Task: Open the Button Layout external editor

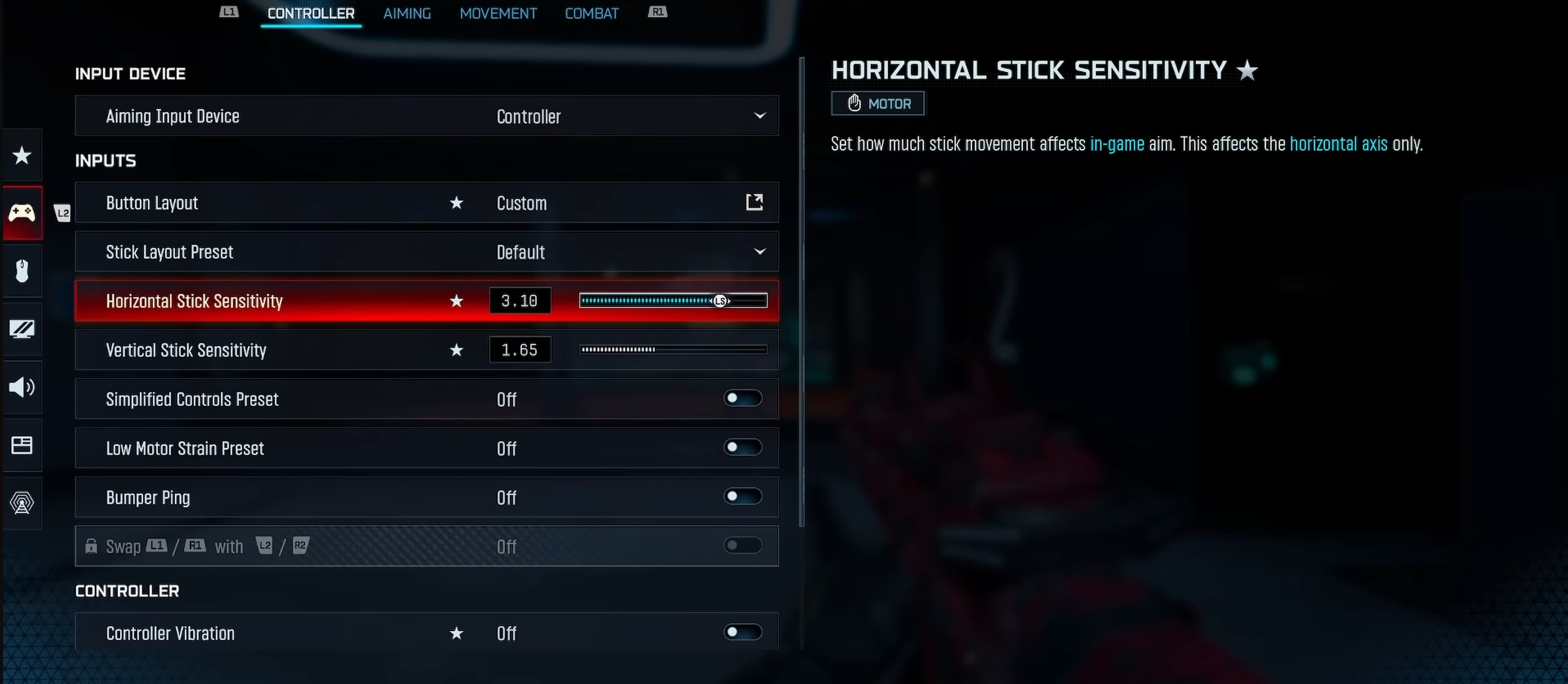Action: 754,202
